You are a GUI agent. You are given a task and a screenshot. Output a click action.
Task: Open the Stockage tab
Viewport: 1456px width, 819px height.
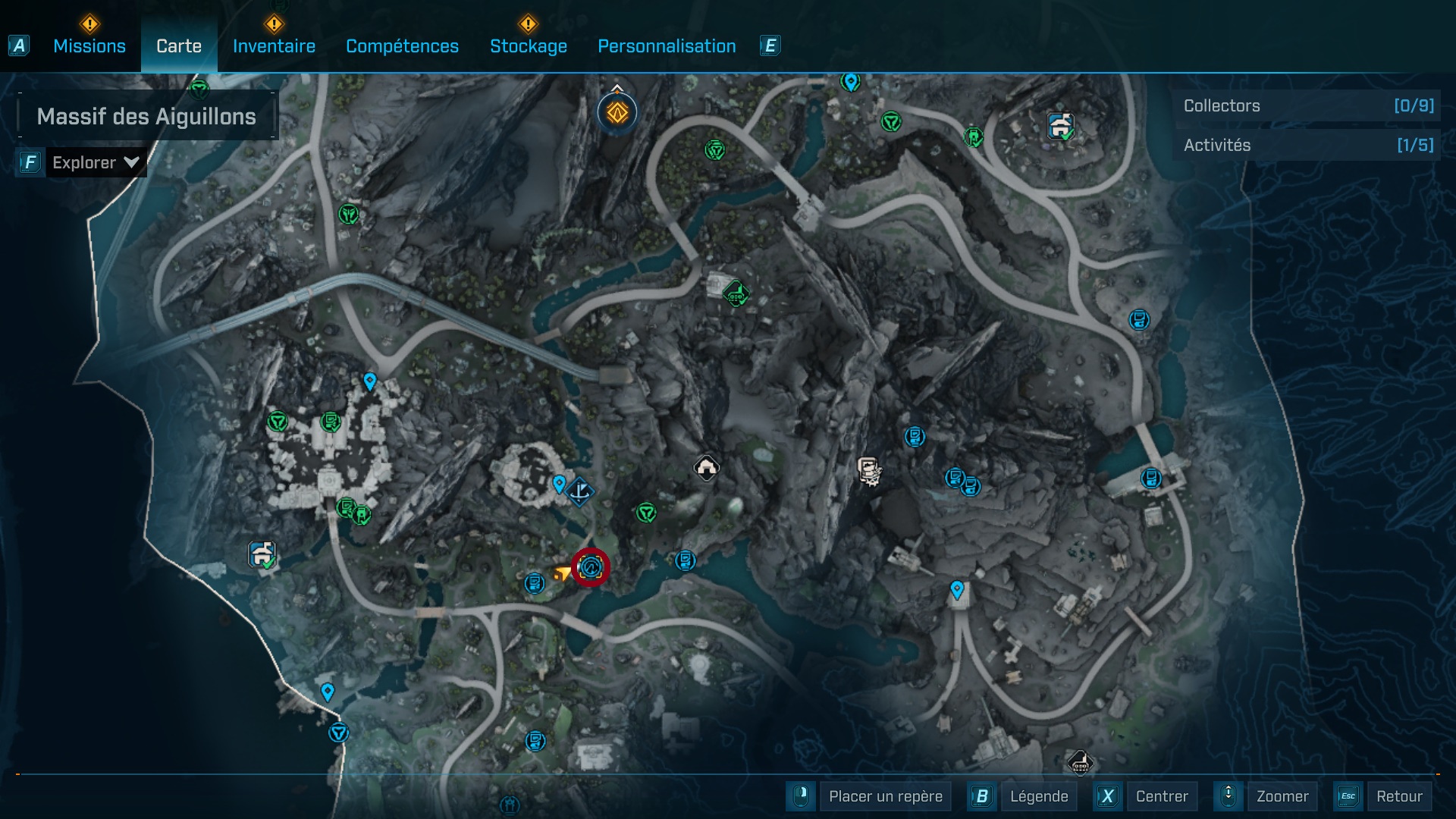pyautogui.click(x=528, y=46)
